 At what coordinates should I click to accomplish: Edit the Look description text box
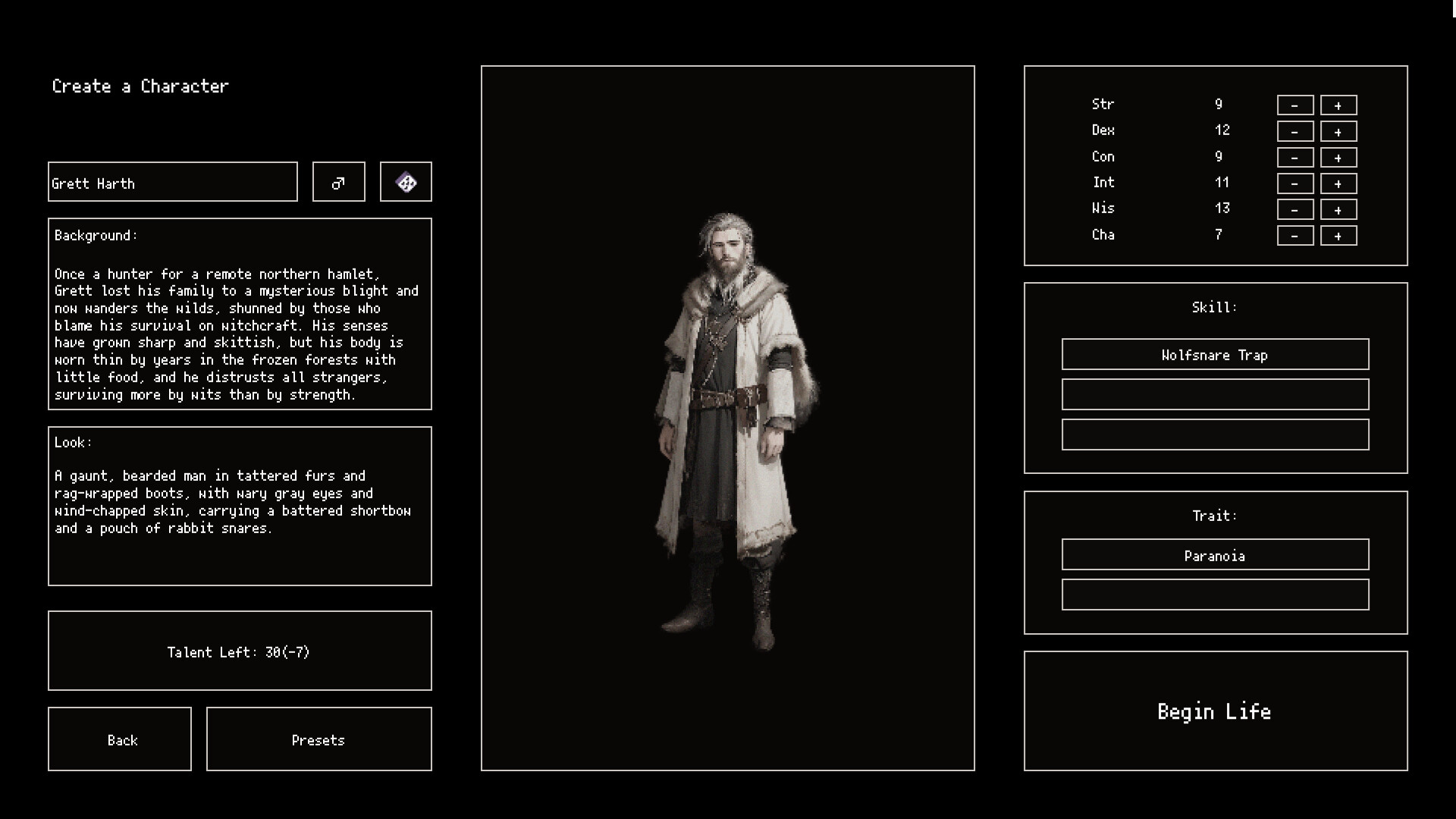pos(240,506)
